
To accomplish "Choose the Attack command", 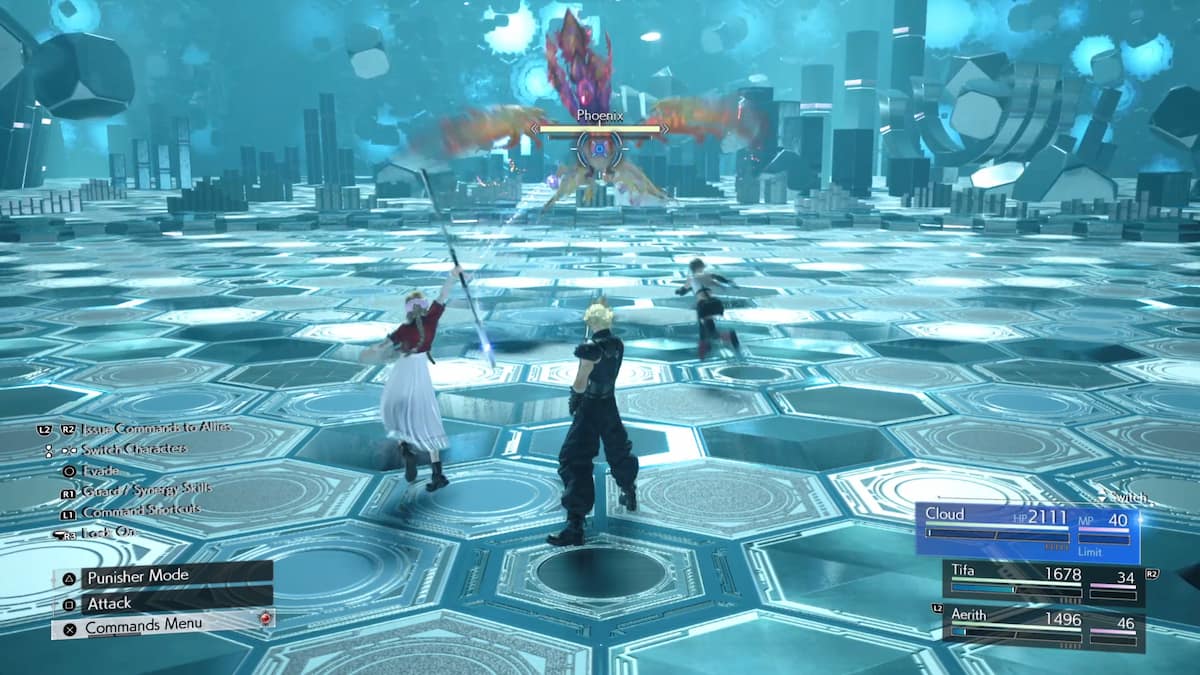I will pos(160,603).
